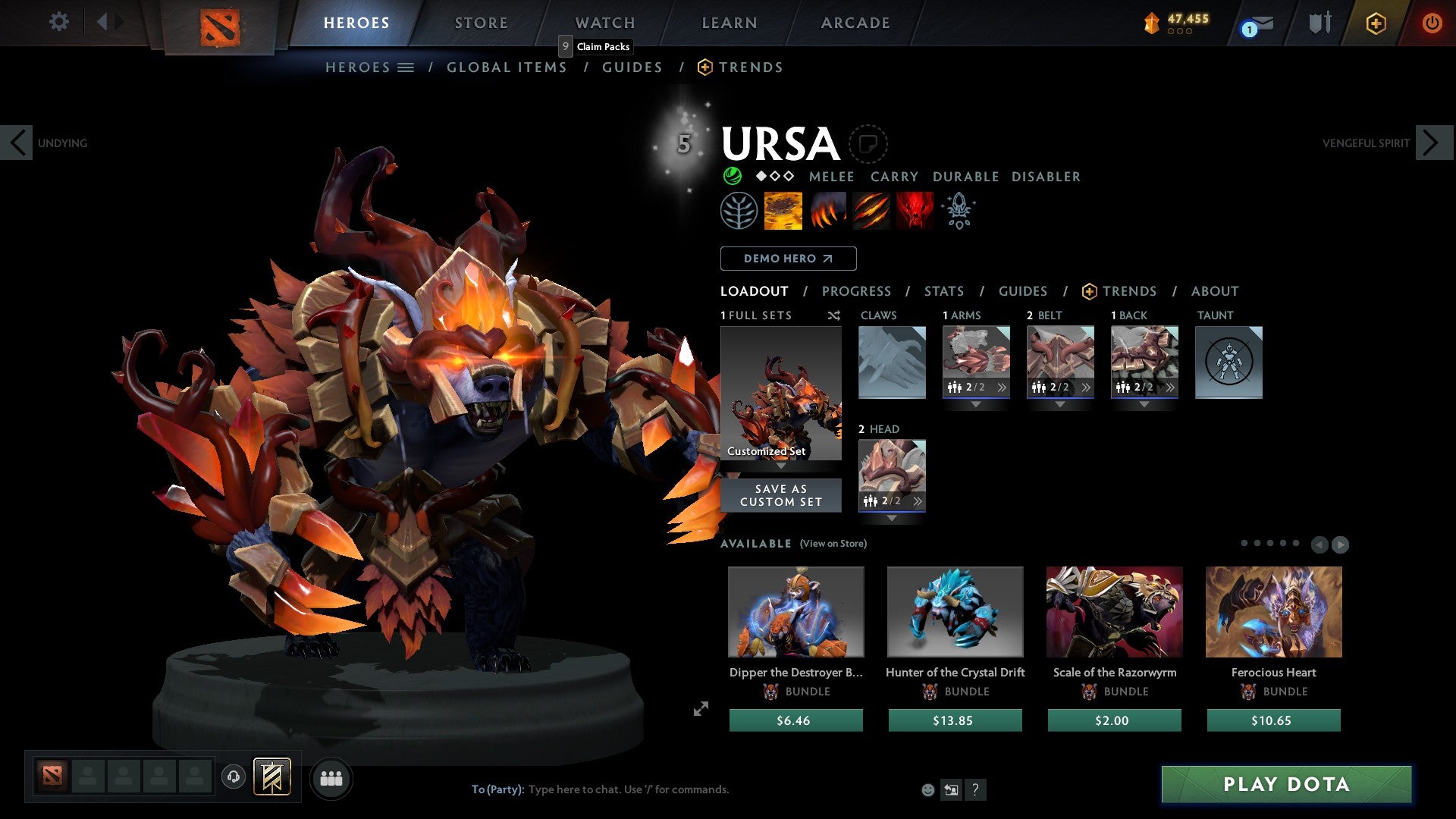Image resolution: width=1456 pixels, height=819 pixels.
Task: Quit the game with power button
Action: coord(1431,23)
